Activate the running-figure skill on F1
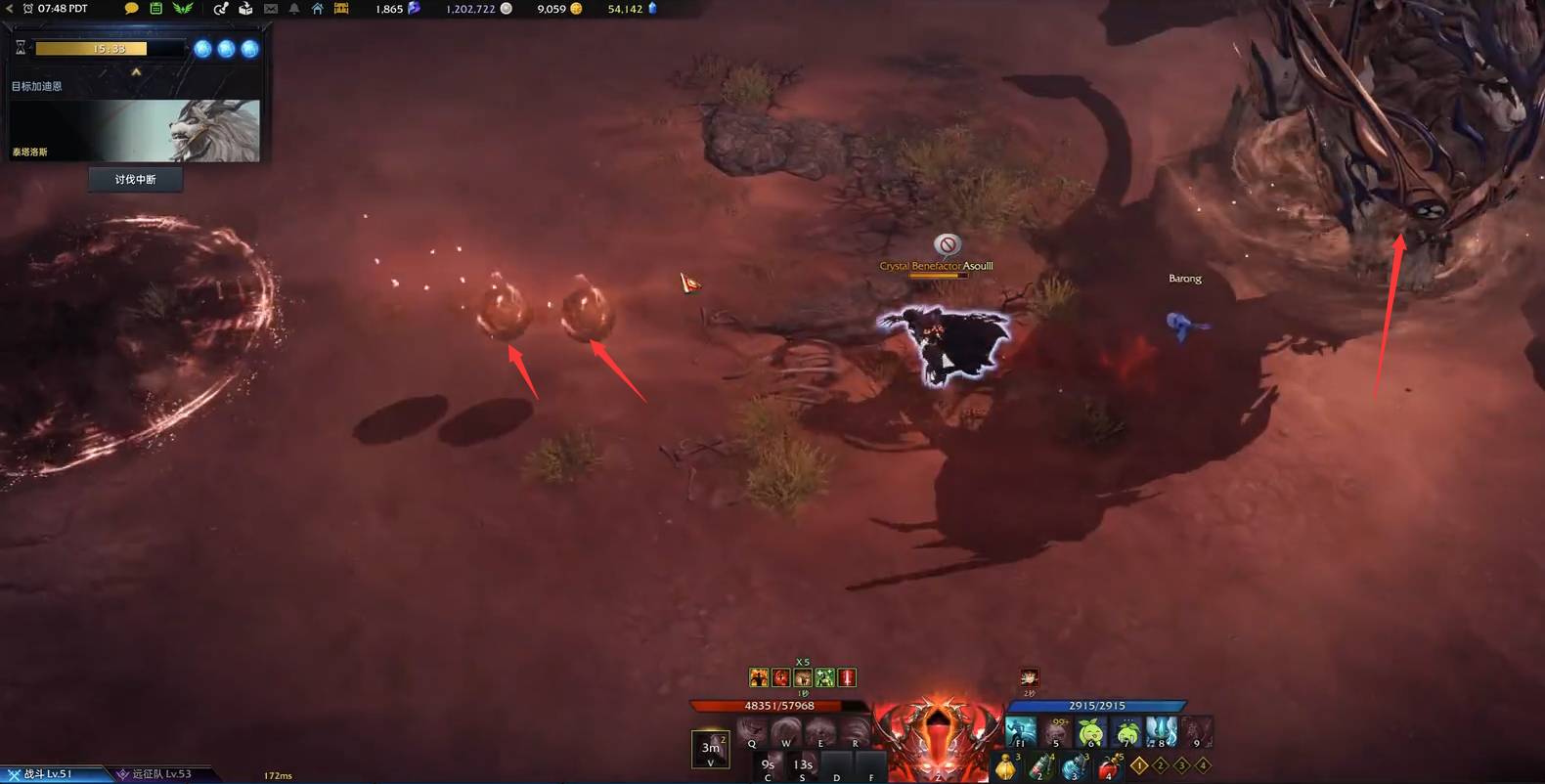Image resolution: width=1545 pixels, height=784 pixels. click(x=1020, y=732)
